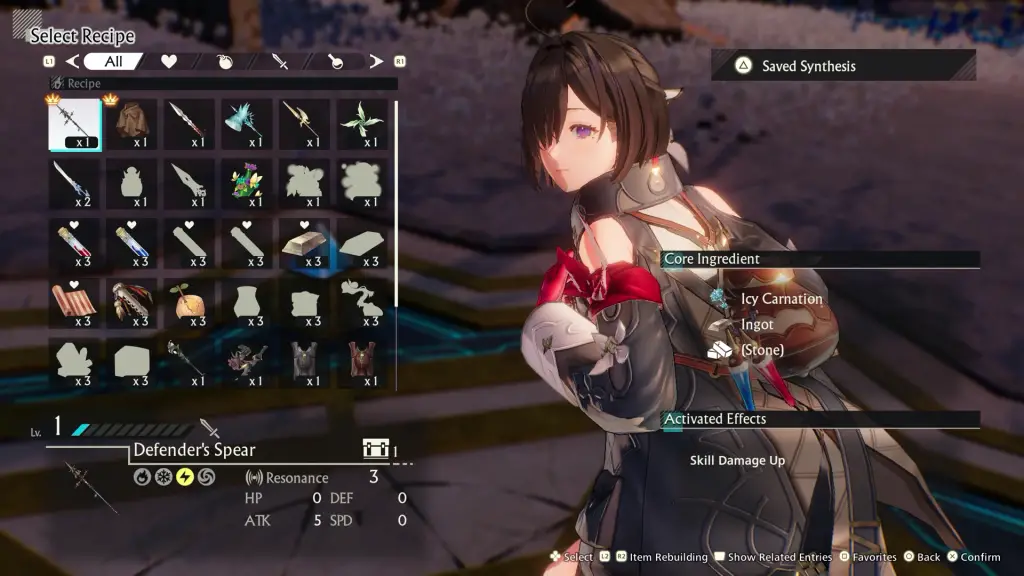
Task: Select the red striped cloth recipe
Action: pos(75,304)
